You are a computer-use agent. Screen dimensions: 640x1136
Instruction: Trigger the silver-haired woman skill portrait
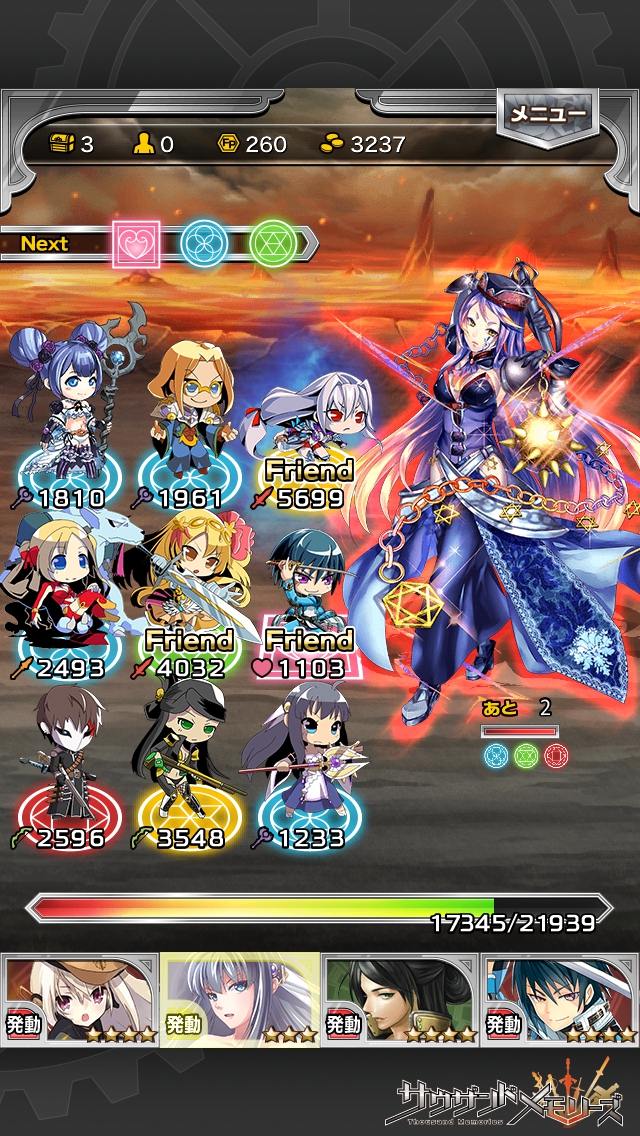(x=240, y=999)
